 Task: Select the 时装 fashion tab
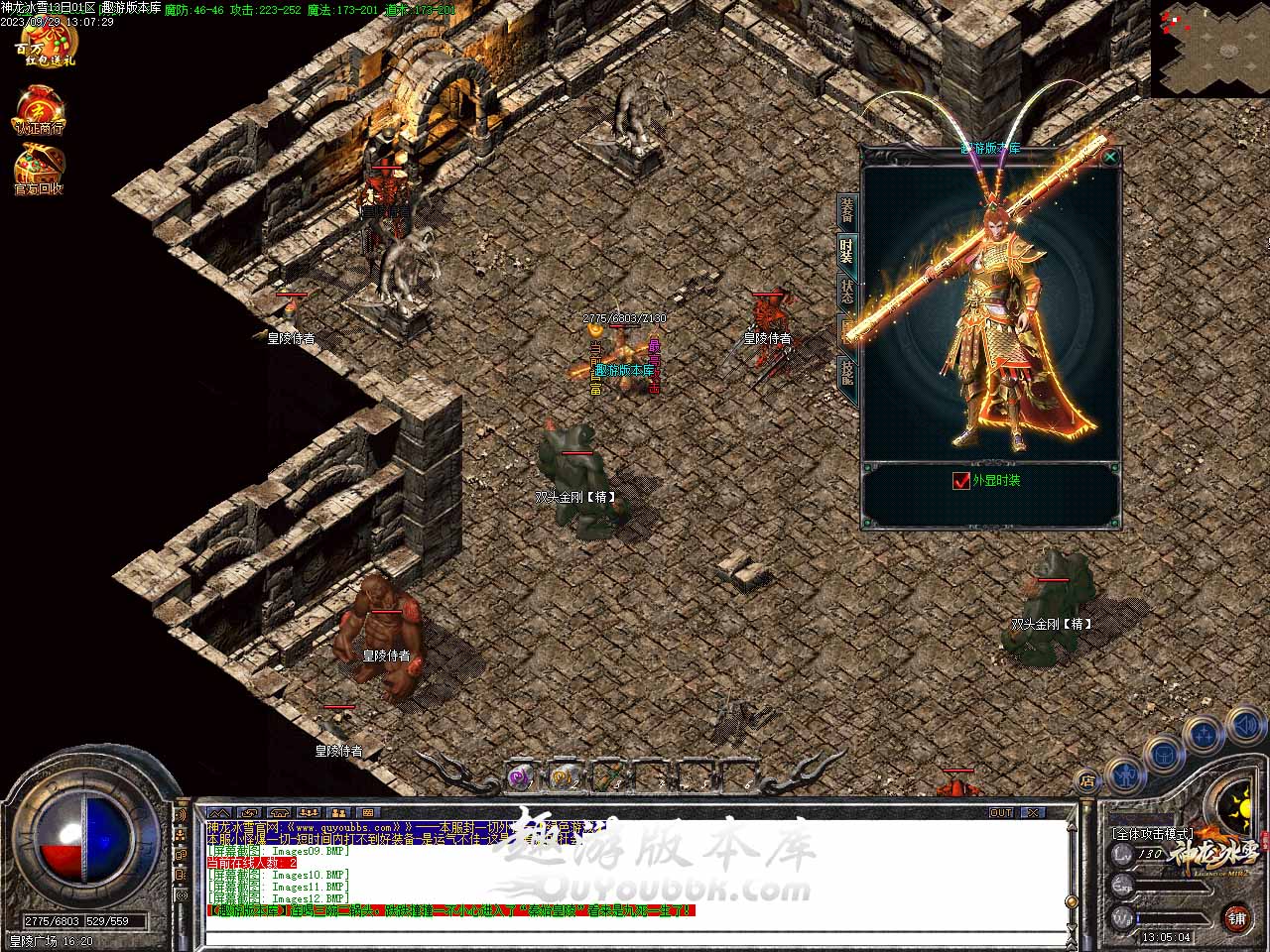pyautogui.click(x=846, y=250)
